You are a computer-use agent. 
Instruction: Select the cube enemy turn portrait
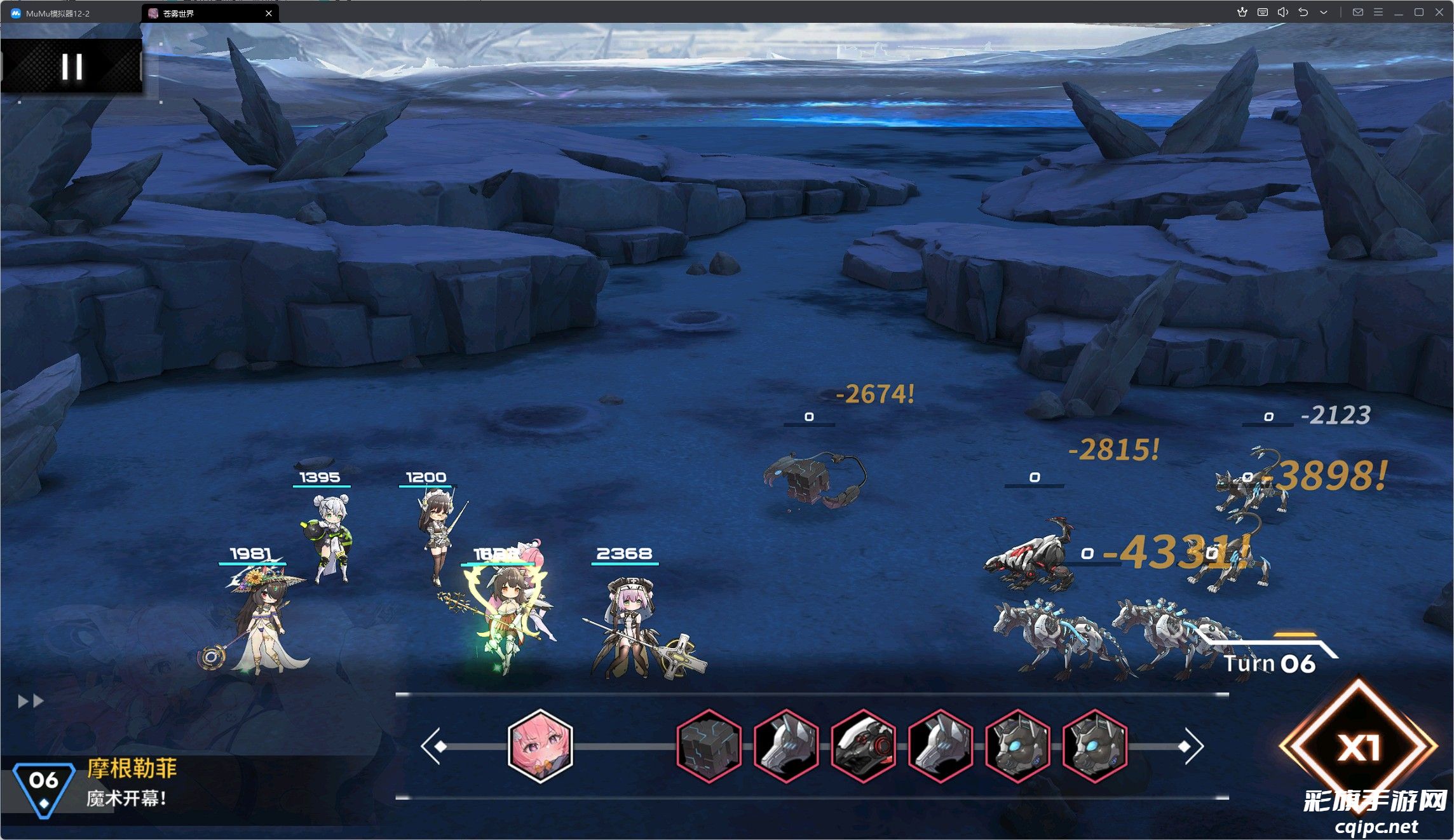coord(709,746)
